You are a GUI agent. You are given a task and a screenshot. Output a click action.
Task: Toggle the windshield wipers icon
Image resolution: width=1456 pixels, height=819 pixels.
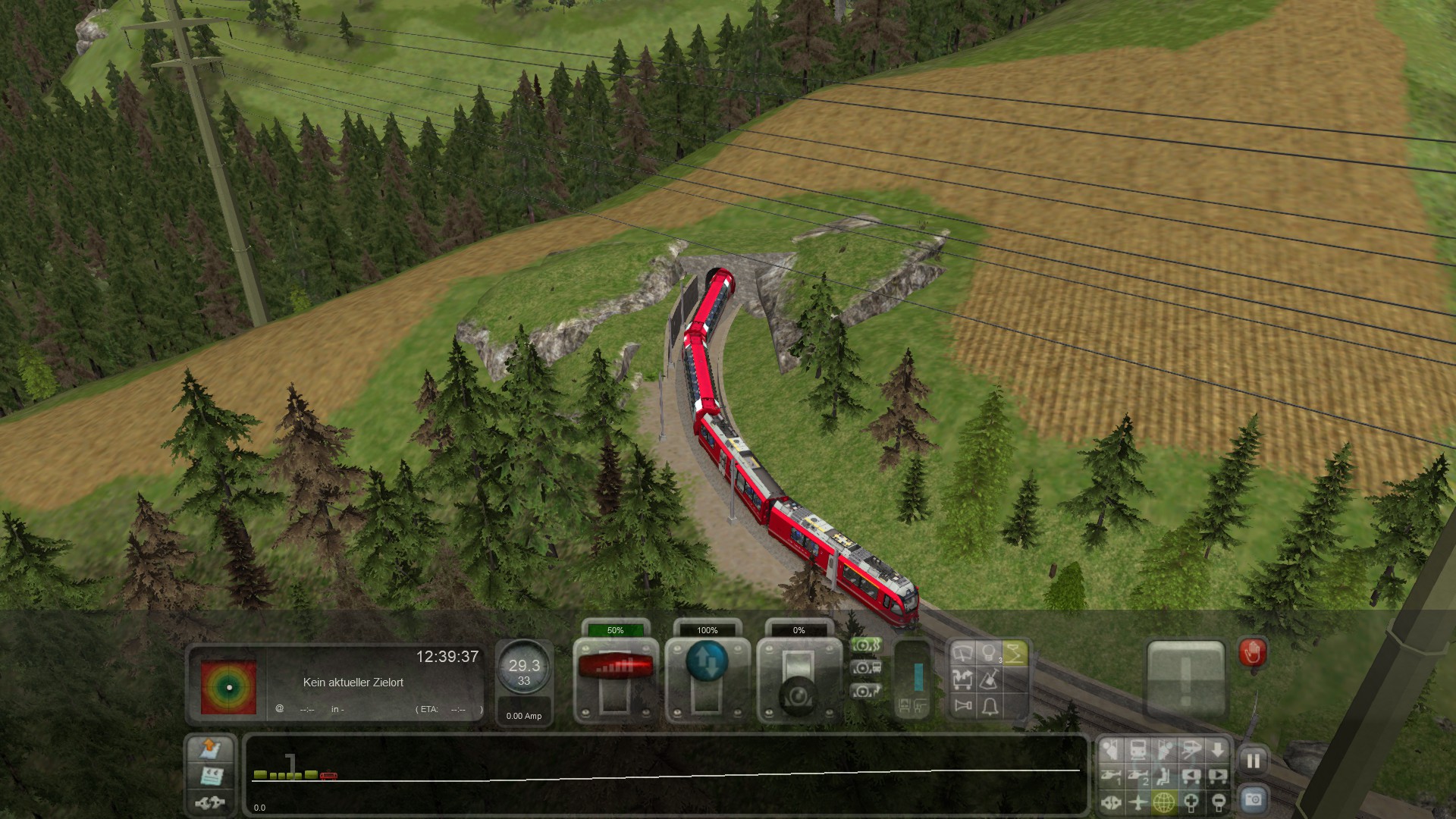click(x=963, y=654)
